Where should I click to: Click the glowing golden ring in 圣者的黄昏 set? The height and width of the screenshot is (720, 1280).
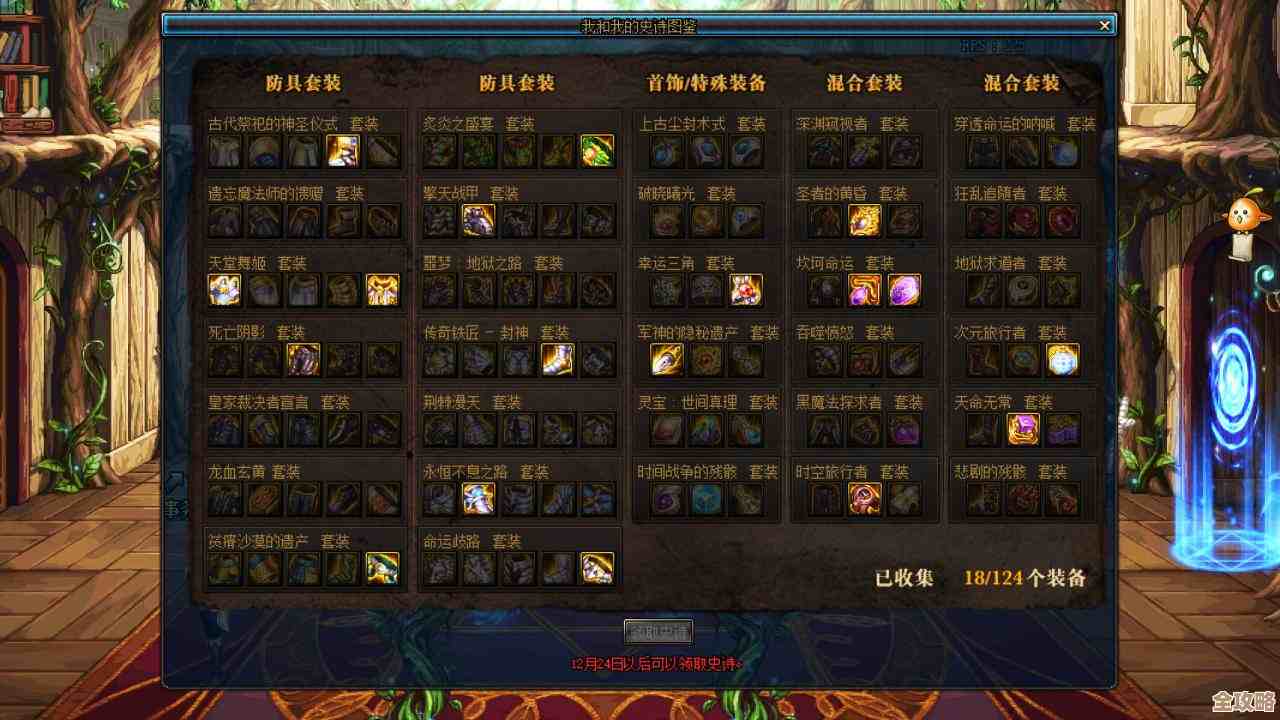coord(865,219)
